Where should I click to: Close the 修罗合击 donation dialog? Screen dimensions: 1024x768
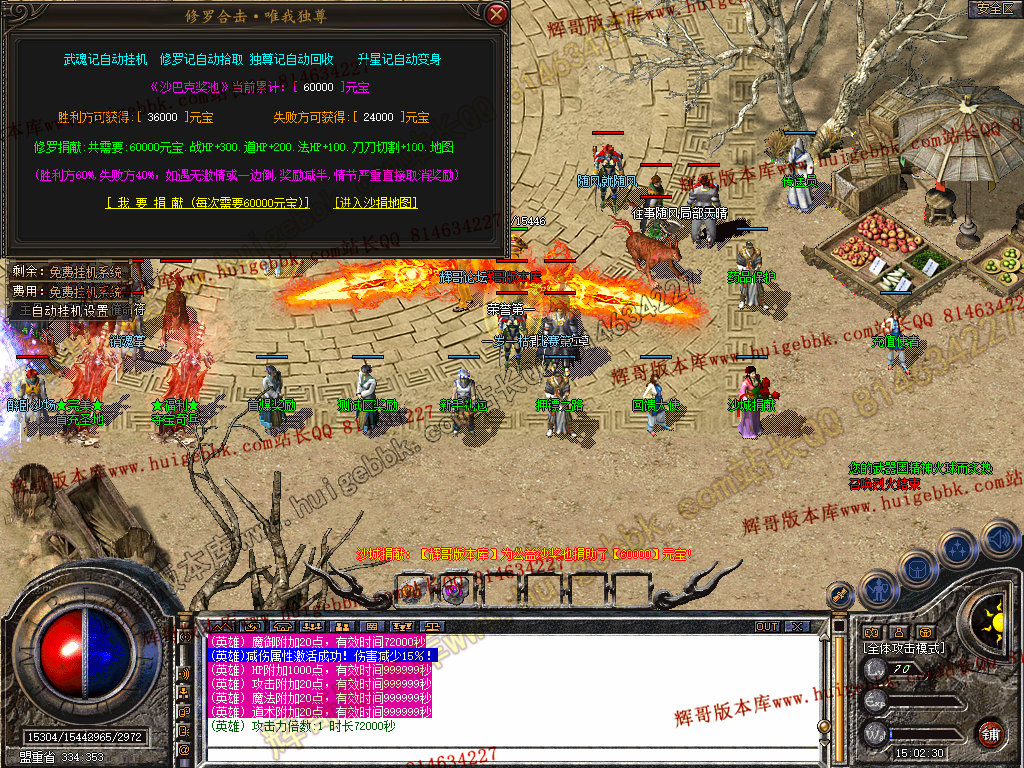496,14
